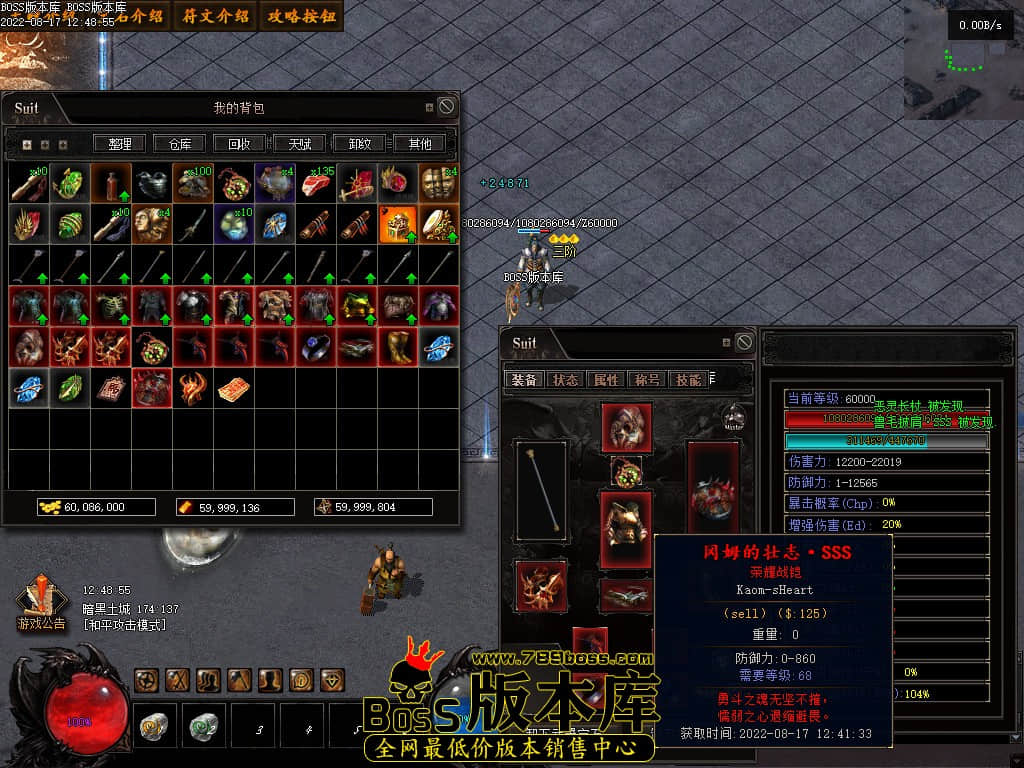Use the first hotbar scroll item
The image size is (1024, 768).
point(153,725)
